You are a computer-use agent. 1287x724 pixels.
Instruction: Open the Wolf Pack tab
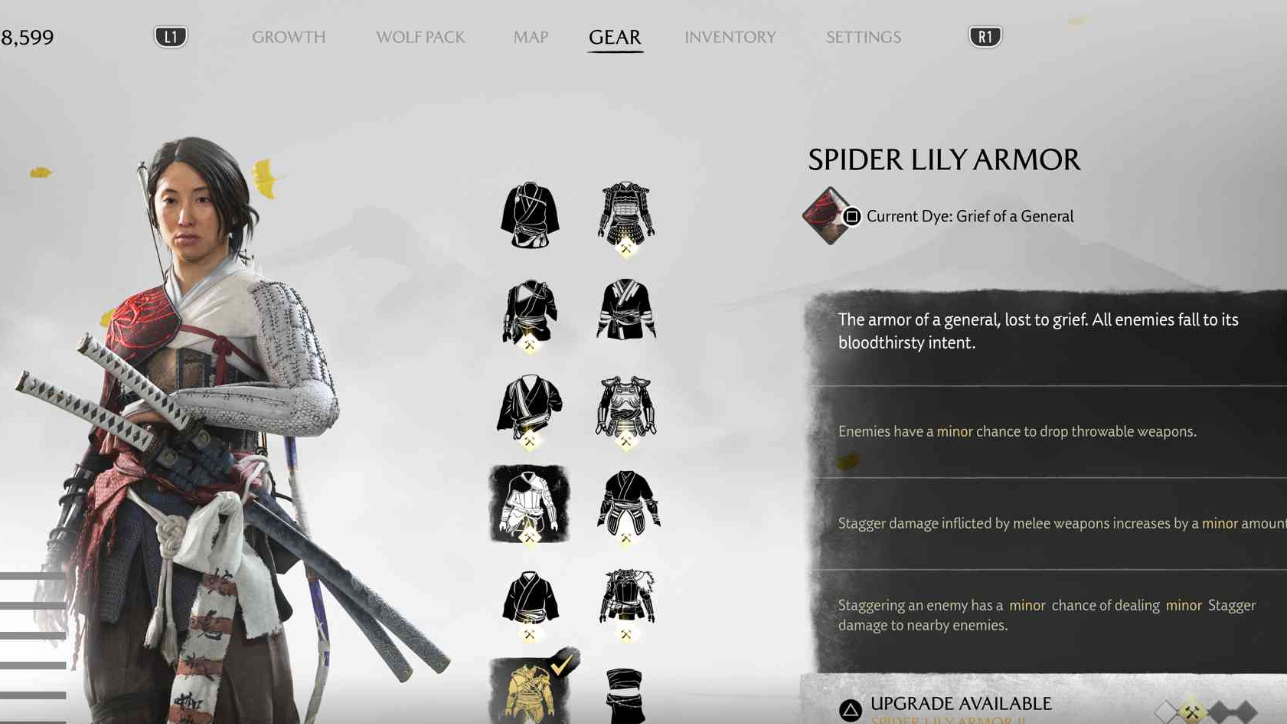point(420,37)
